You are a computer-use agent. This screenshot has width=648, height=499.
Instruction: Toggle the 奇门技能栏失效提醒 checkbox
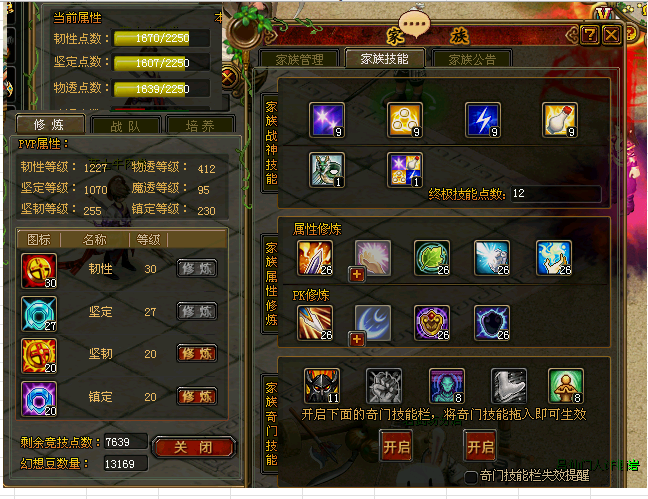click(471, 477)
